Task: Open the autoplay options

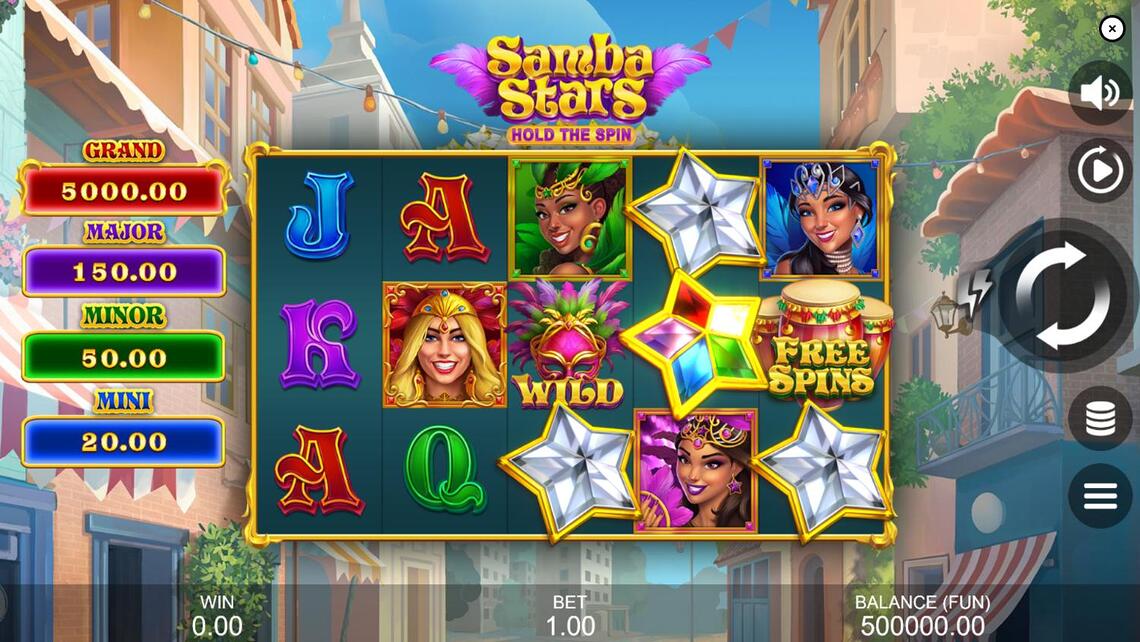Action: (1100, 171)
